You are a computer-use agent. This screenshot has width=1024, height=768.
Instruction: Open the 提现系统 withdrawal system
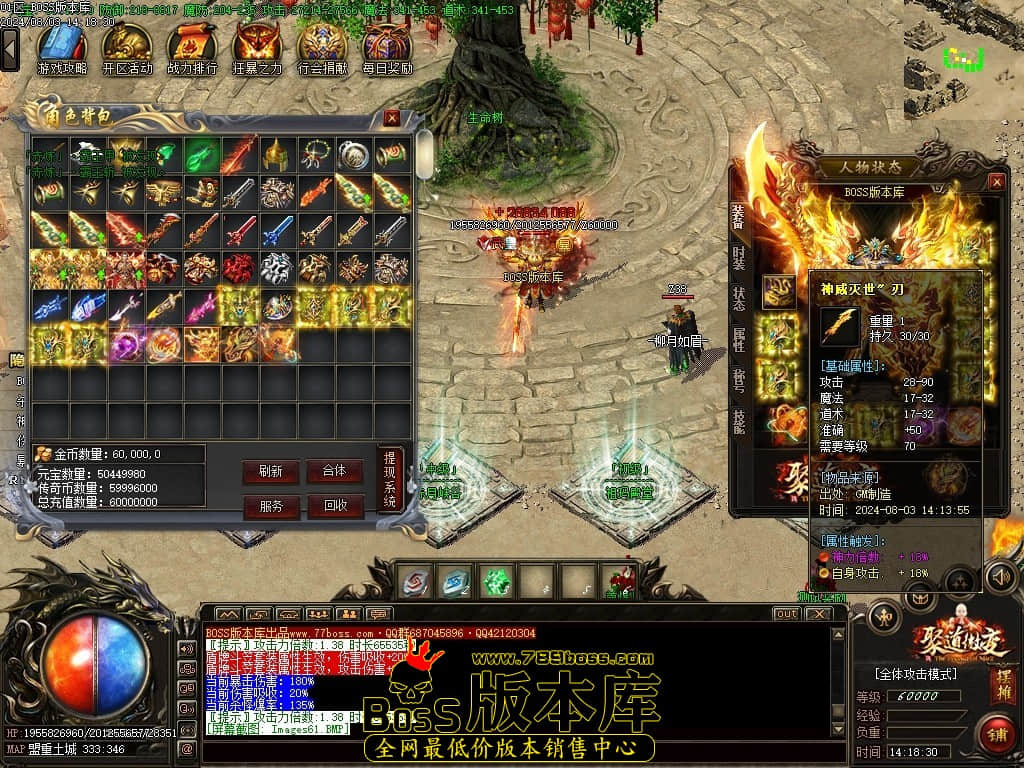pyautogui.click(x=390, y=482)
